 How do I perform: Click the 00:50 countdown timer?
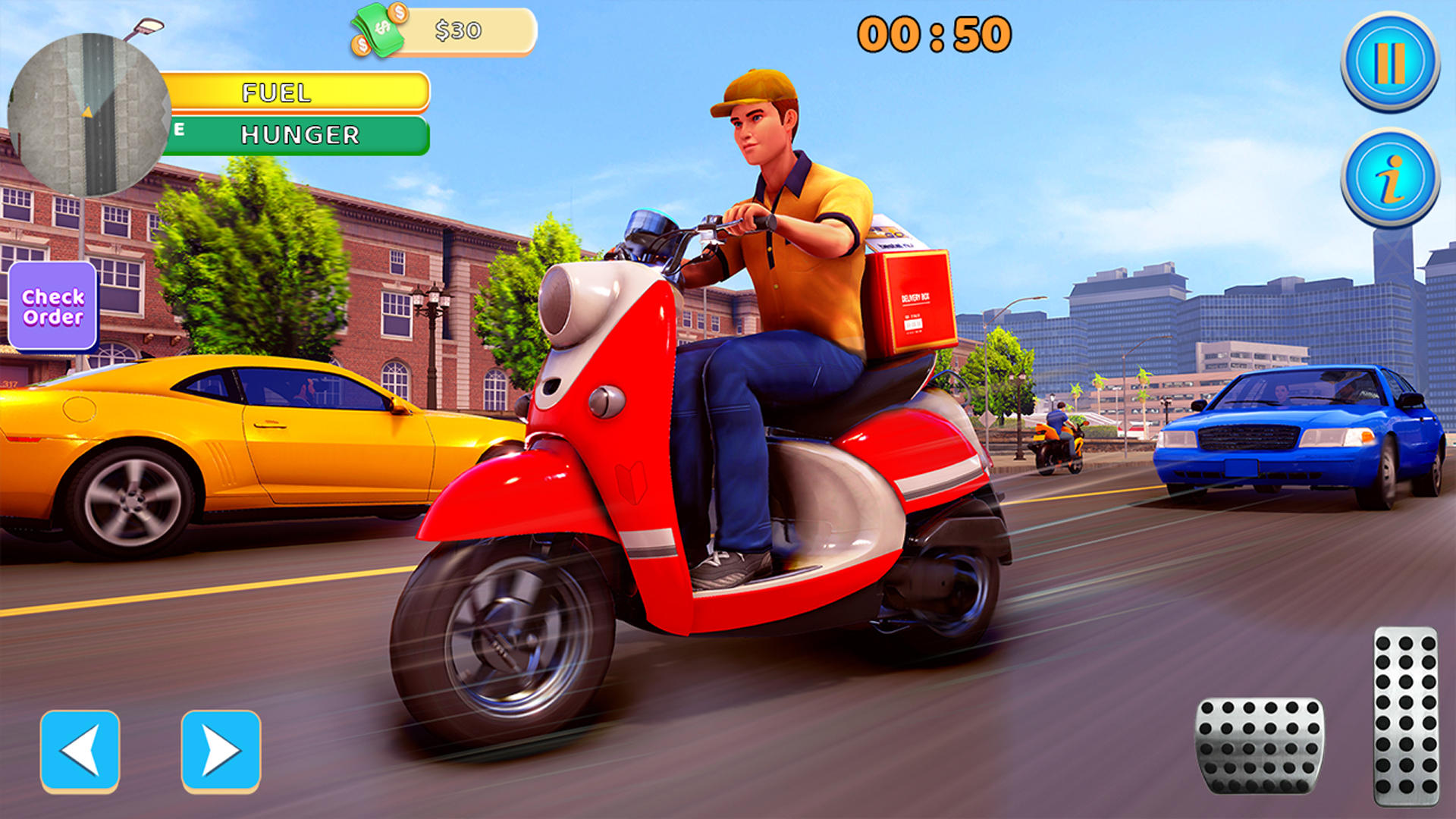click(937, 33)
